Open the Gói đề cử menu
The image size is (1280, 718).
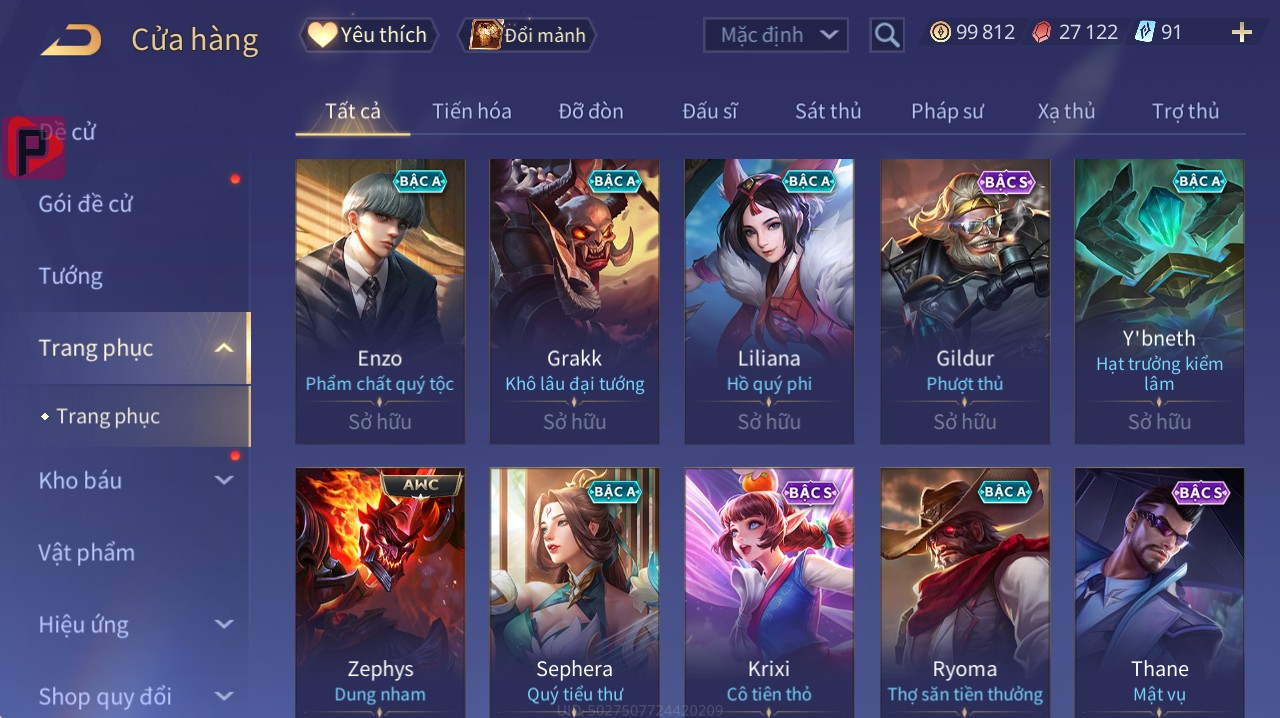coord(86,204)
